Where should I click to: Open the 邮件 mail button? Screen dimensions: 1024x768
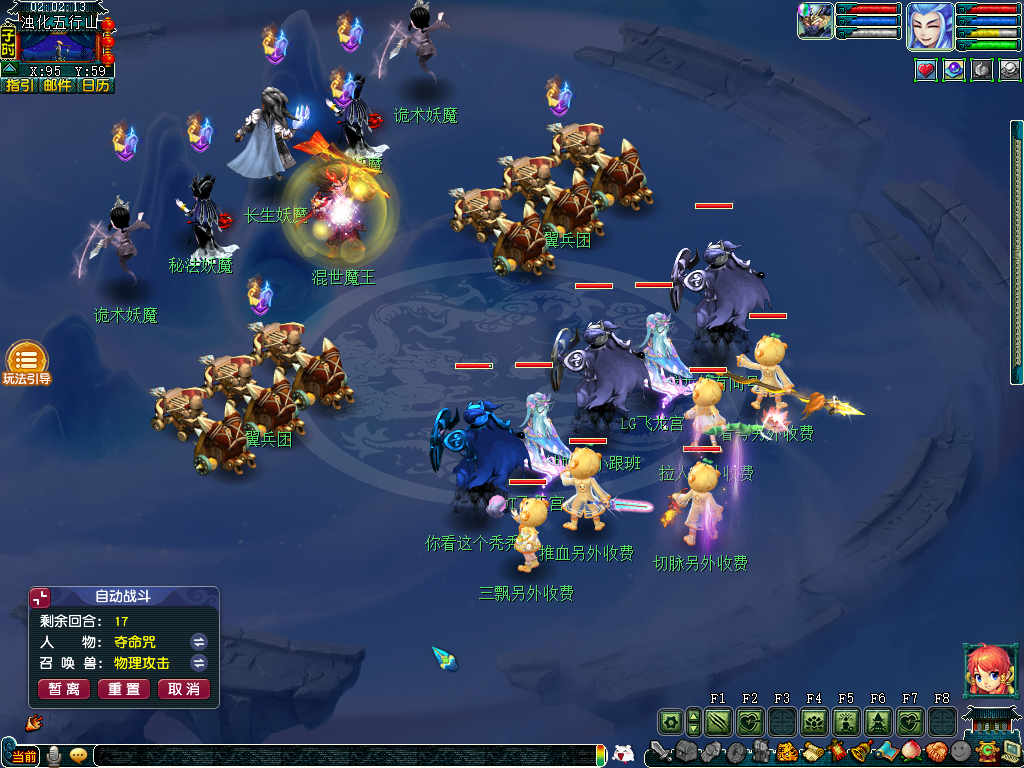click(x=57, y=86)
